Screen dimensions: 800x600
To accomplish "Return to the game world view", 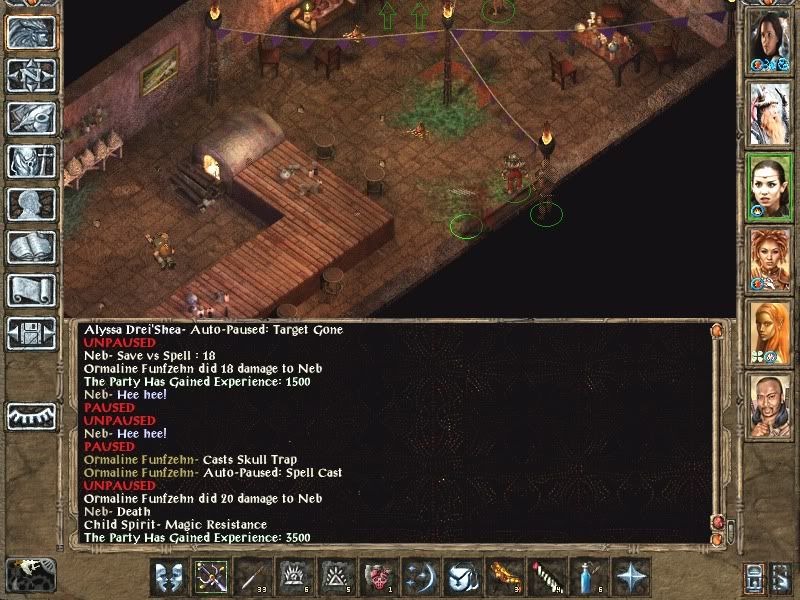I will pyautogui.click(x=30, y=32).
